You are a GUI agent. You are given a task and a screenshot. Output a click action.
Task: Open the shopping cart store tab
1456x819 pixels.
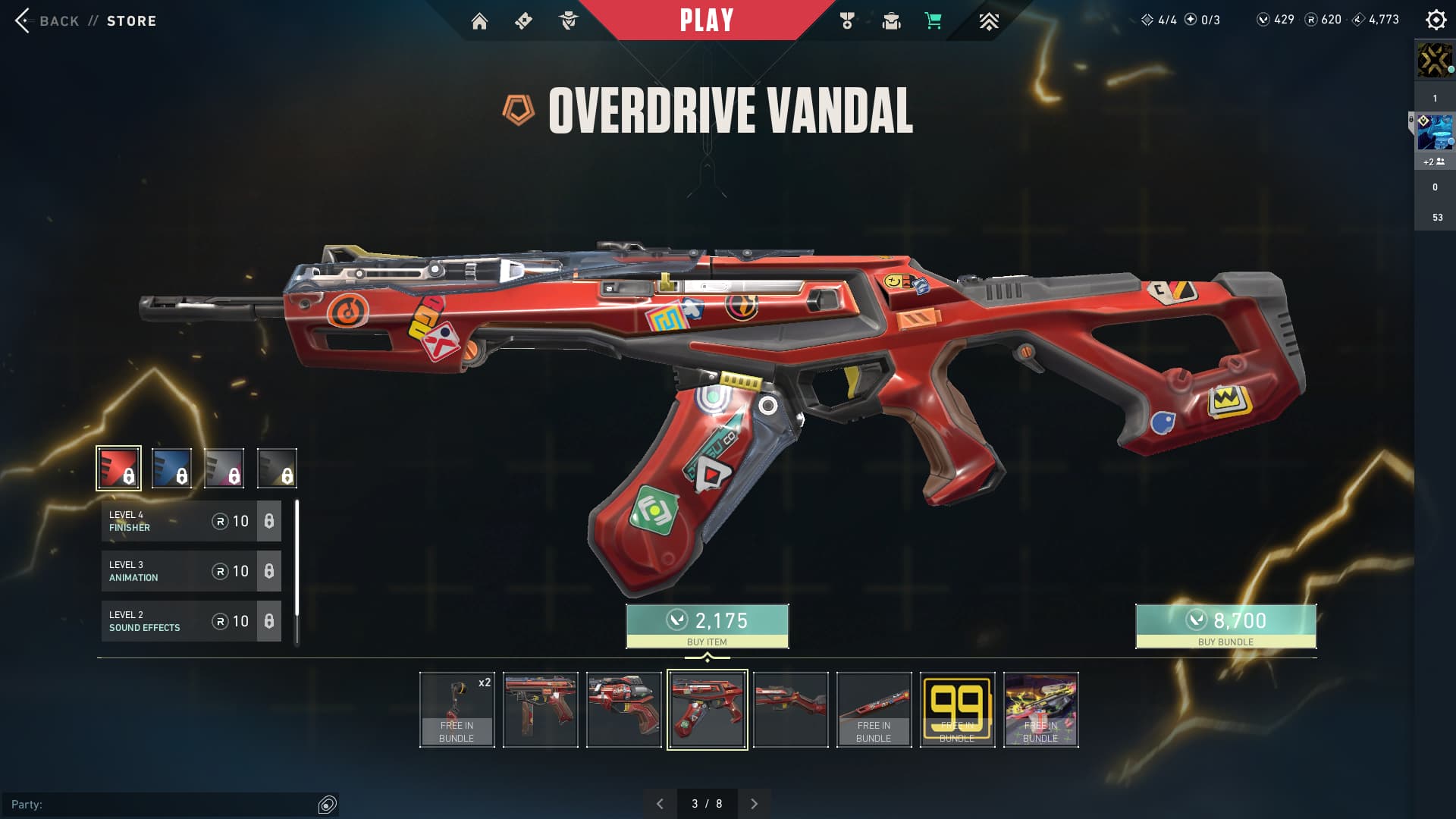coord(933,21)
